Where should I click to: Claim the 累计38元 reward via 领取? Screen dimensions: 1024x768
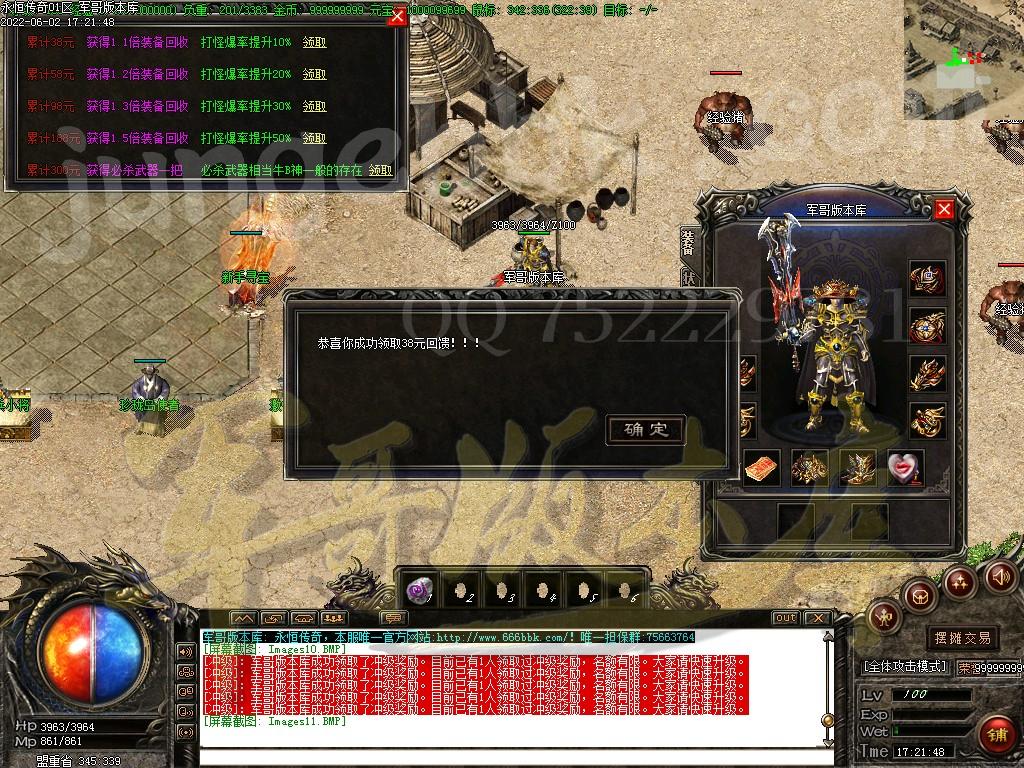[314, 43]
